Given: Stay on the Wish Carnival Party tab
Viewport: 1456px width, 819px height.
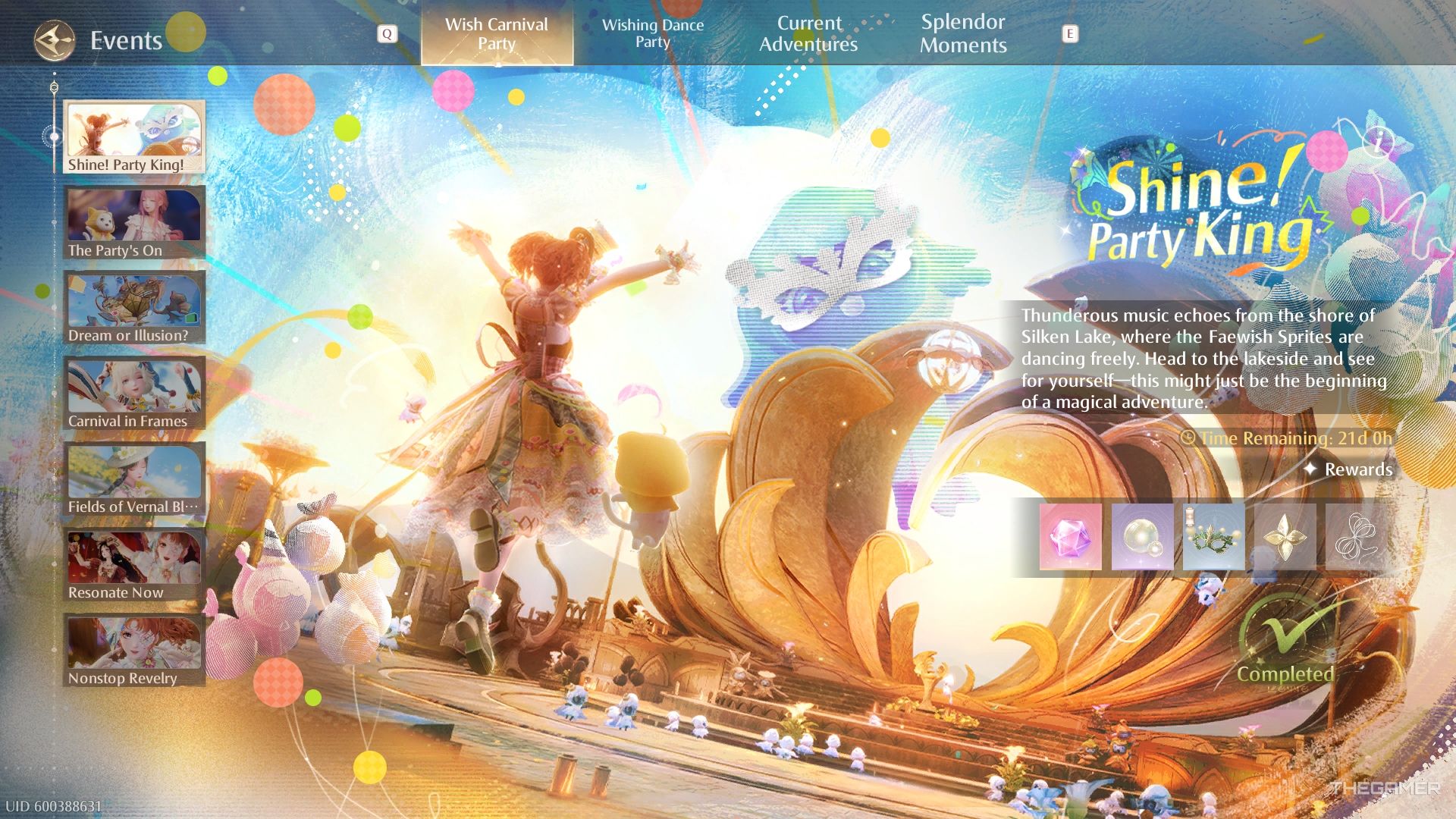Looking at the screenshot, I should [497, 34].
